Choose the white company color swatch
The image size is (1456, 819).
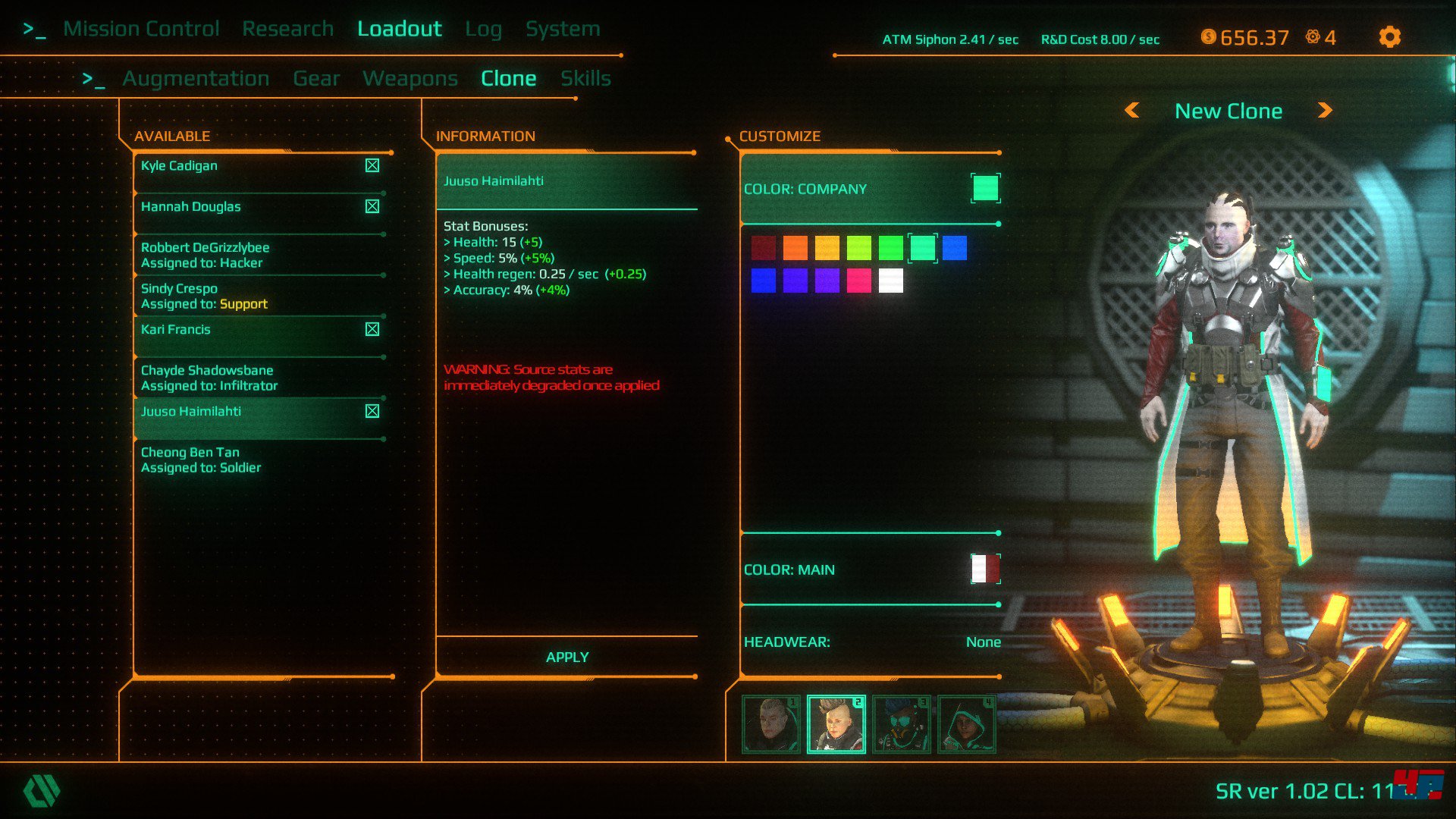890,281
